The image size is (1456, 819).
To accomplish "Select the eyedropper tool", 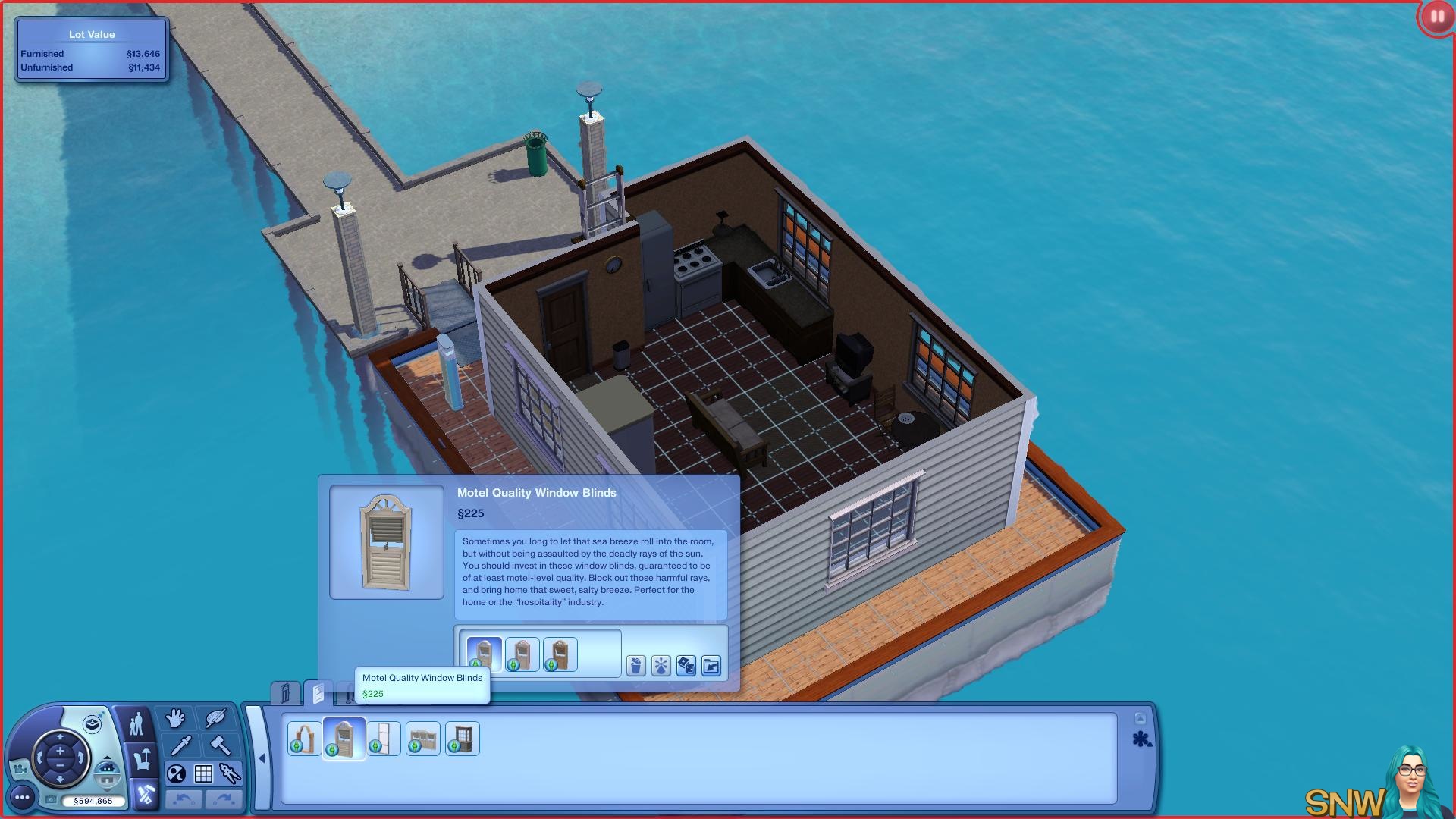I will 180,745.
